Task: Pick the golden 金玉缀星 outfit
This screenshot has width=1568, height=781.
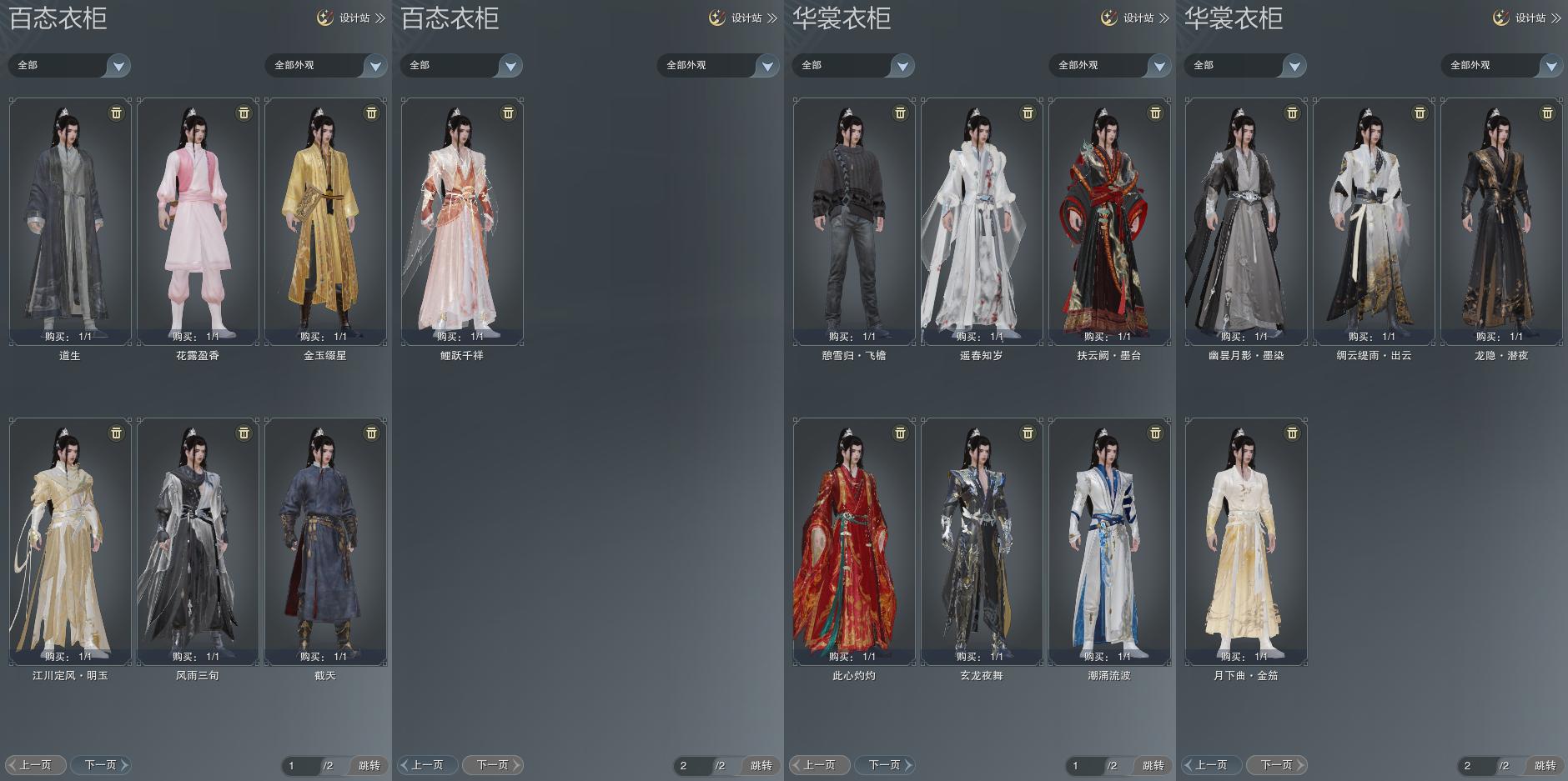Action: click(325, 221)
